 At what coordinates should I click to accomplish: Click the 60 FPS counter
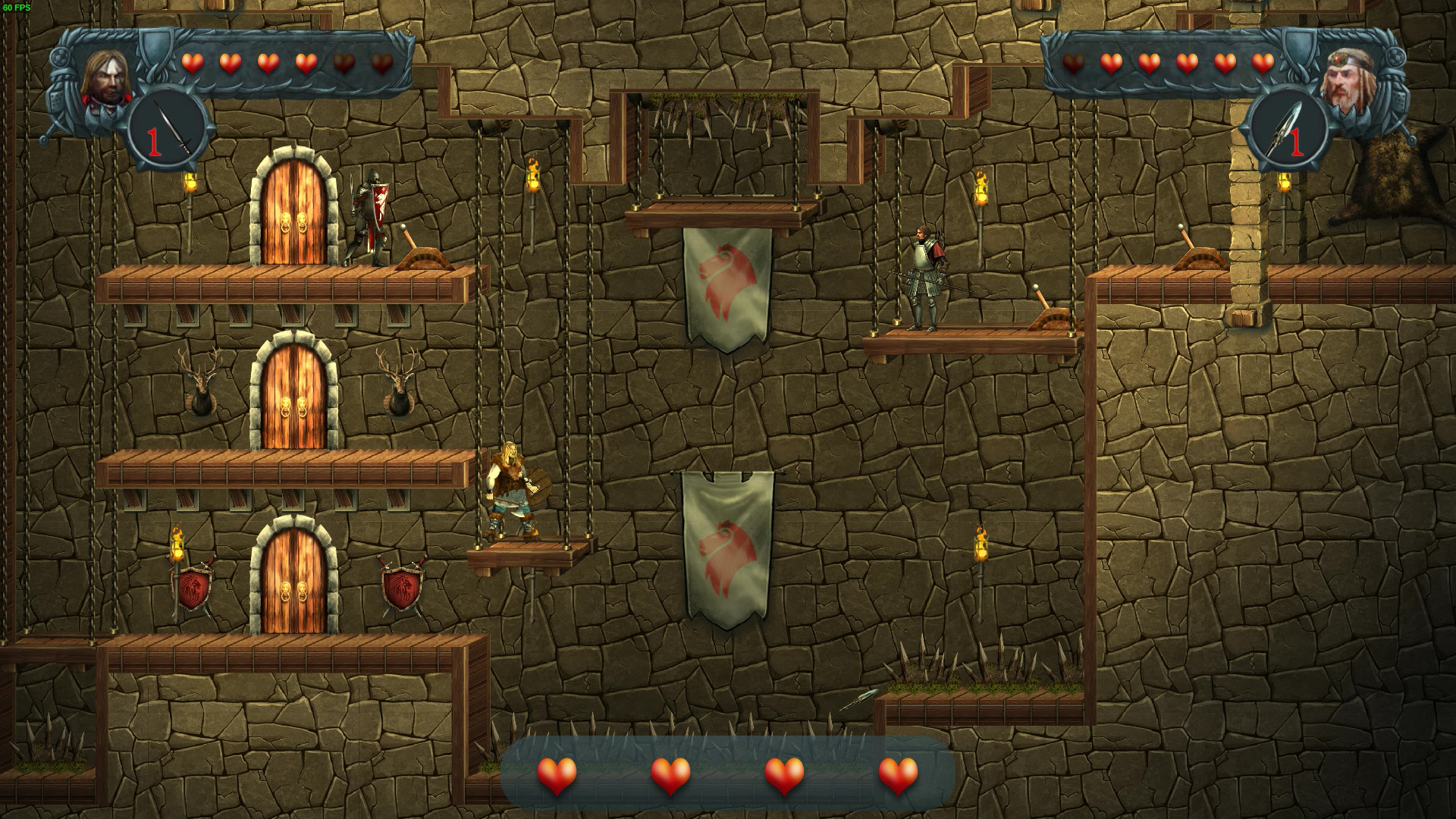(15, 6)
